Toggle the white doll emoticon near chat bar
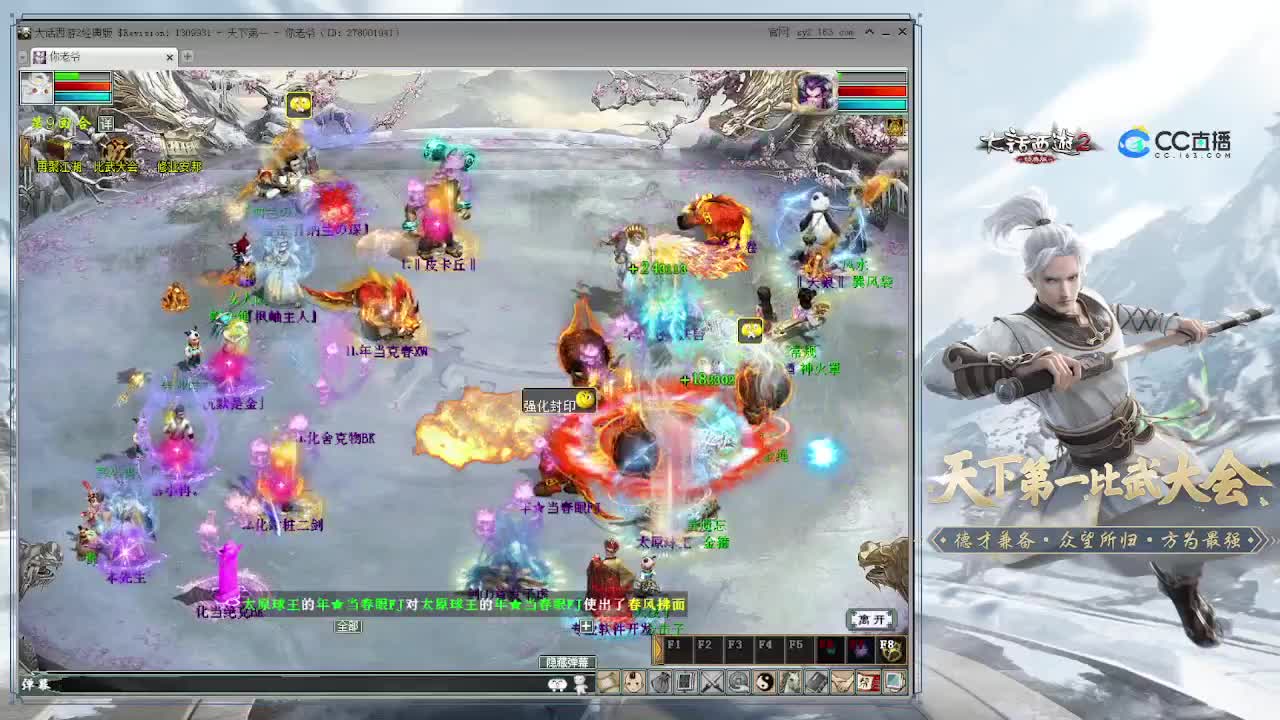 pos(580,684)
